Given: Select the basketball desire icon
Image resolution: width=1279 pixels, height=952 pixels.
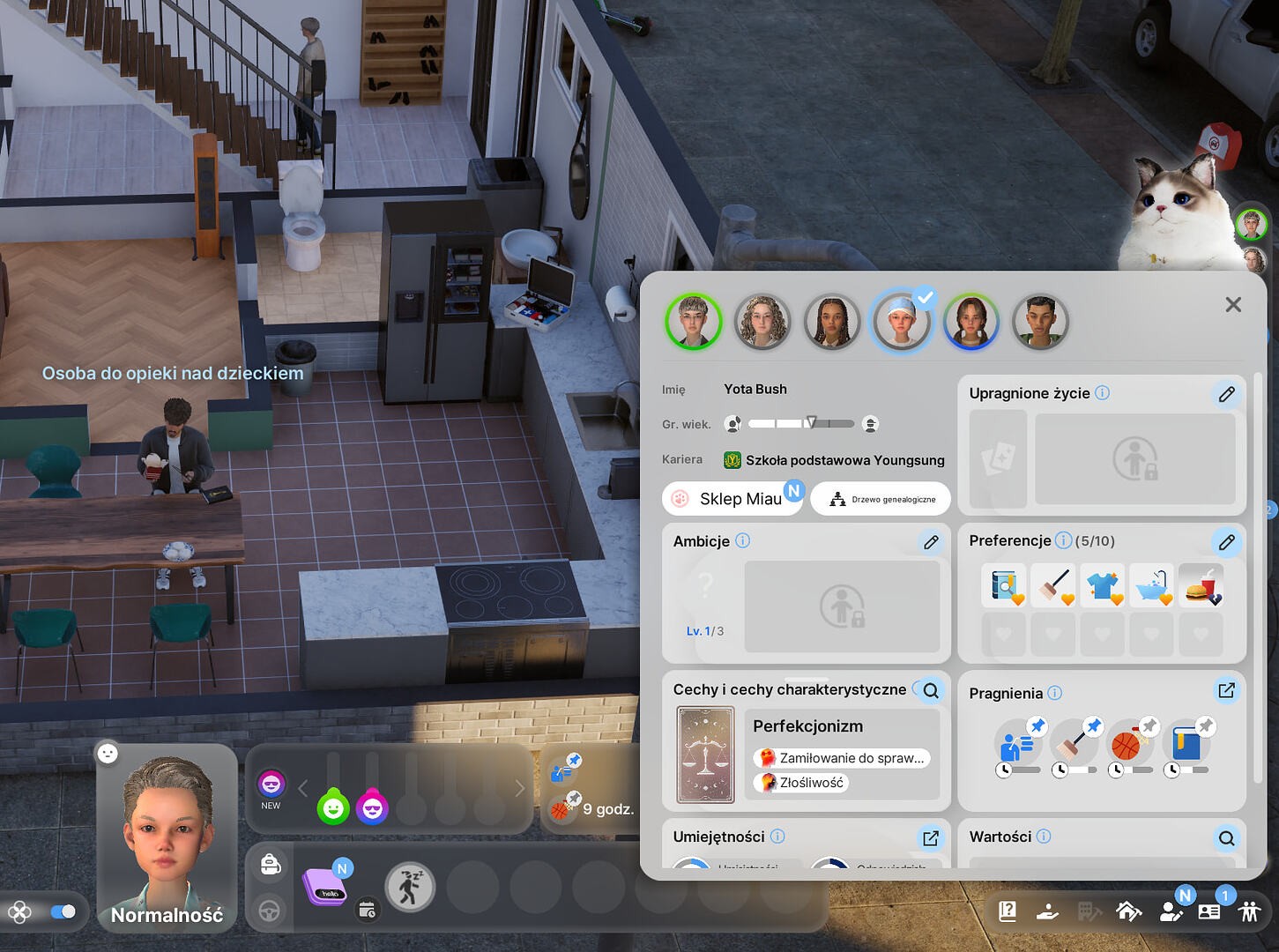Looking at the screenshot, I should (x=1126, y=746).
